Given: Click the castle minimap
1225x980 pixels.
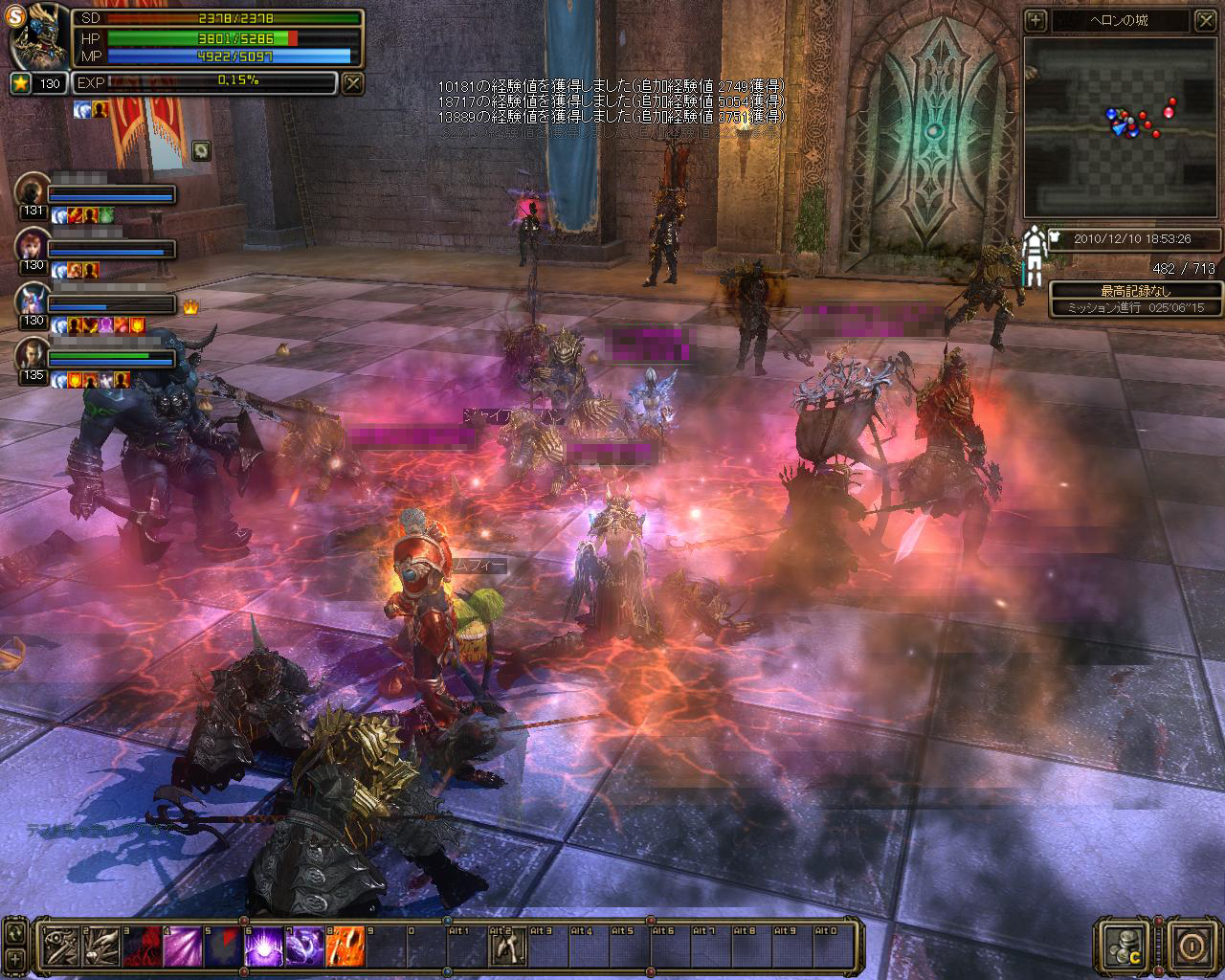Looking at the screenshot, I should click(1122, 126).
